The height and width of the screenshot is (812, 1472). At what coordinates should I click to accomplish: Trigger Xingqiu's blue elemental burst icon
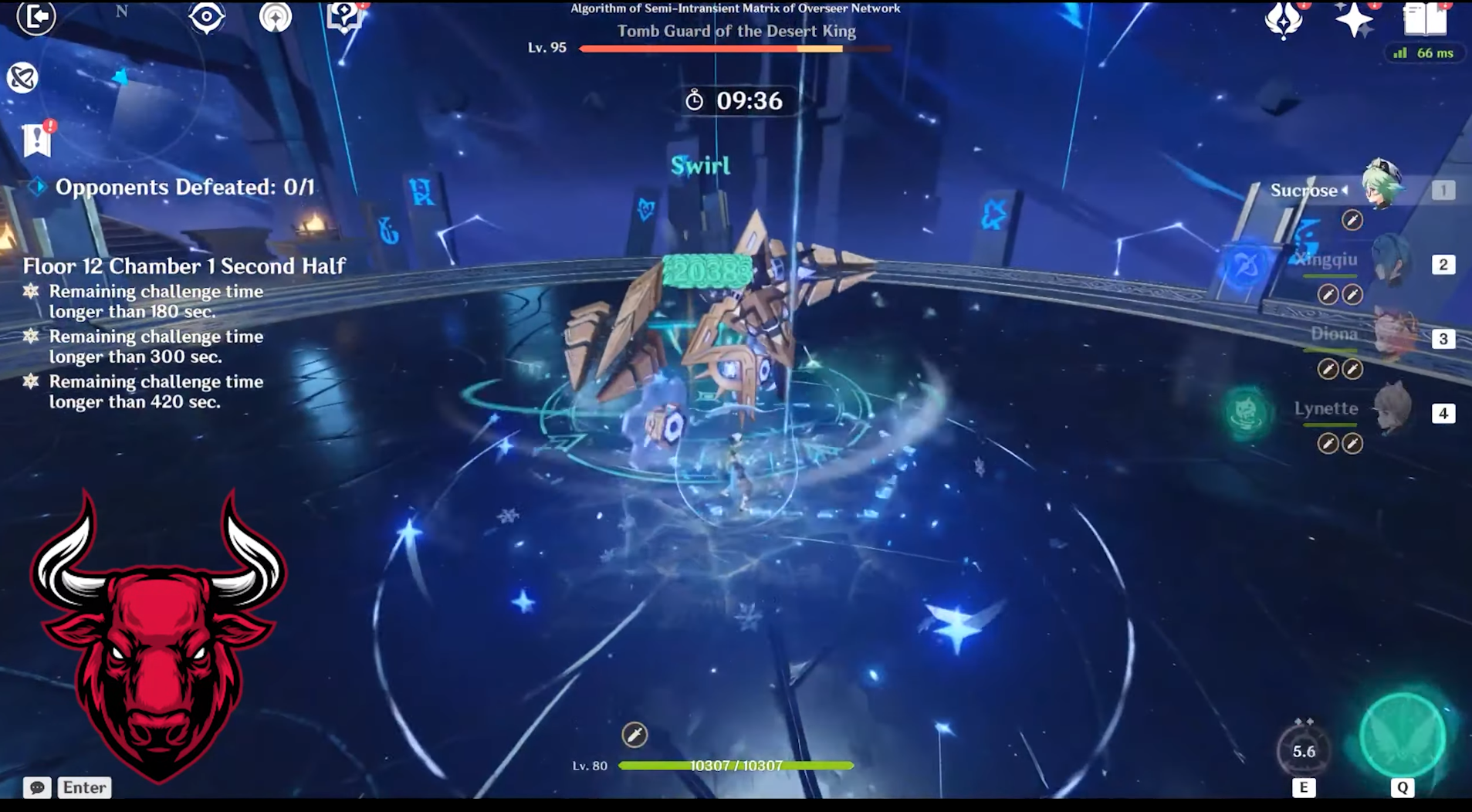click(x=1246, y=266)
